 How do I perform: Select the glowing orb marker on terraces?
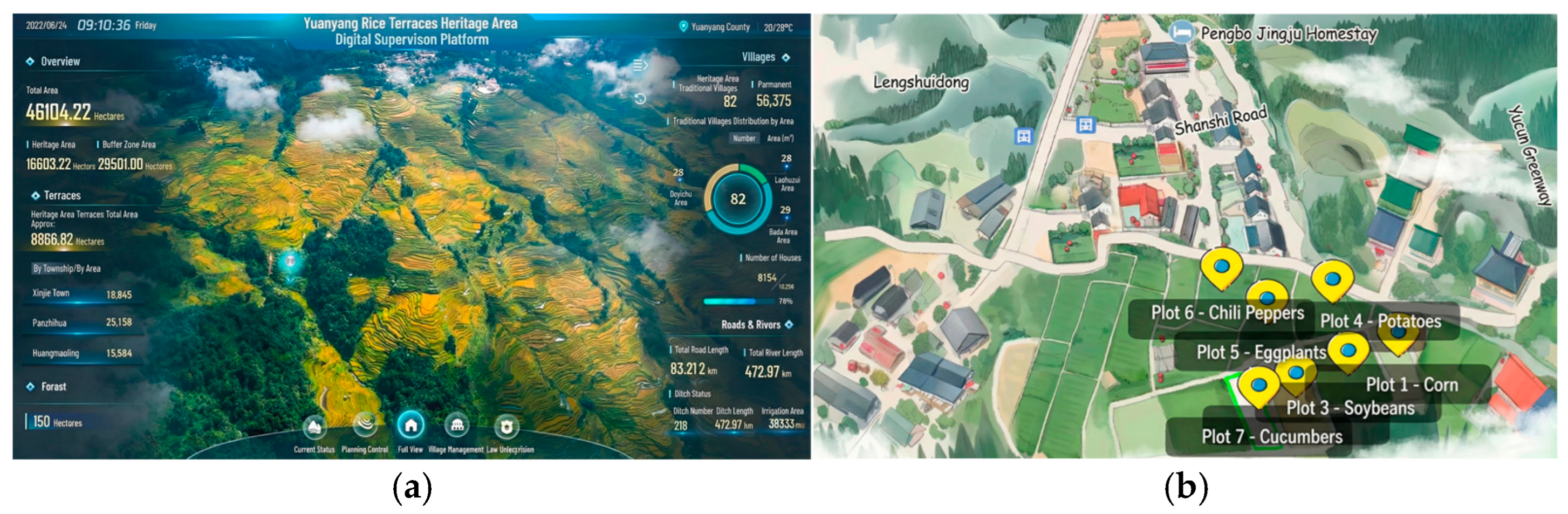coord(290,261)
